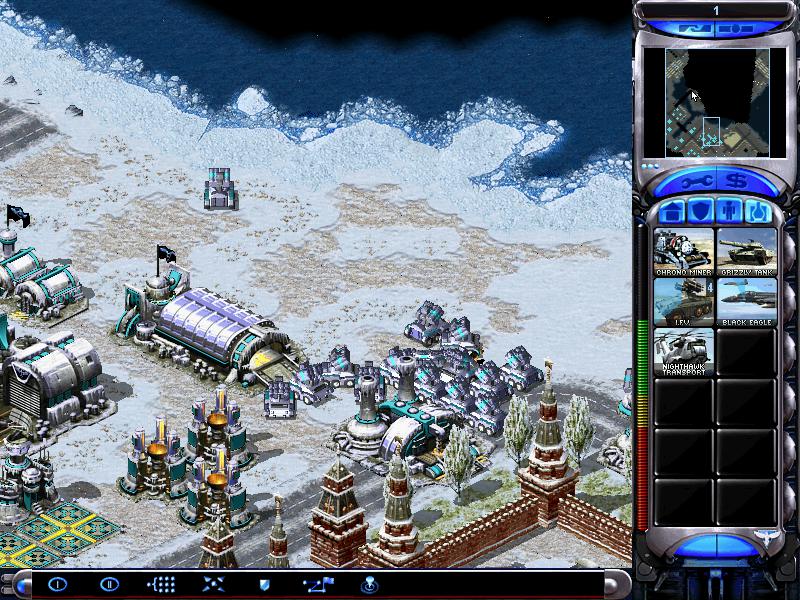
Task: Build a Grizzly Tank
Action: tap(746, 252)
